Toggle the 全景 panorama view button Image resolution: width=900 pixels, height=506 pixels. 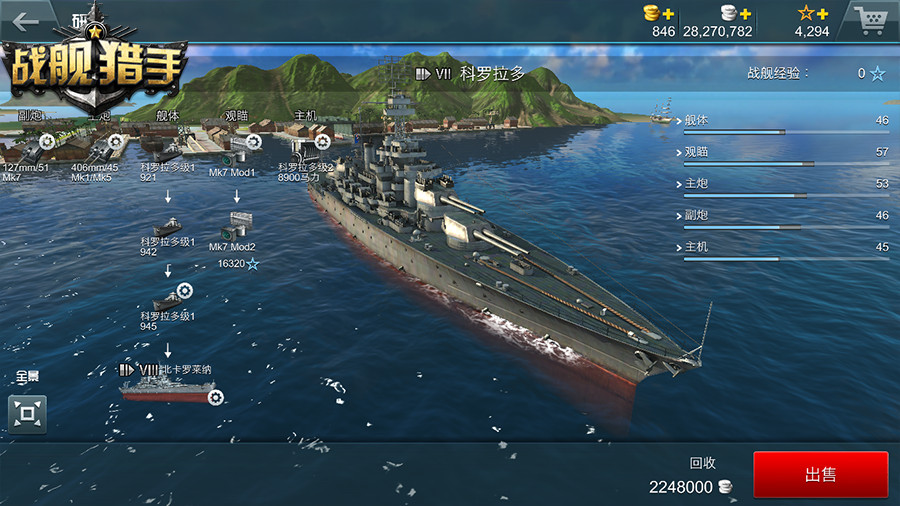click(x=27, y=412)
